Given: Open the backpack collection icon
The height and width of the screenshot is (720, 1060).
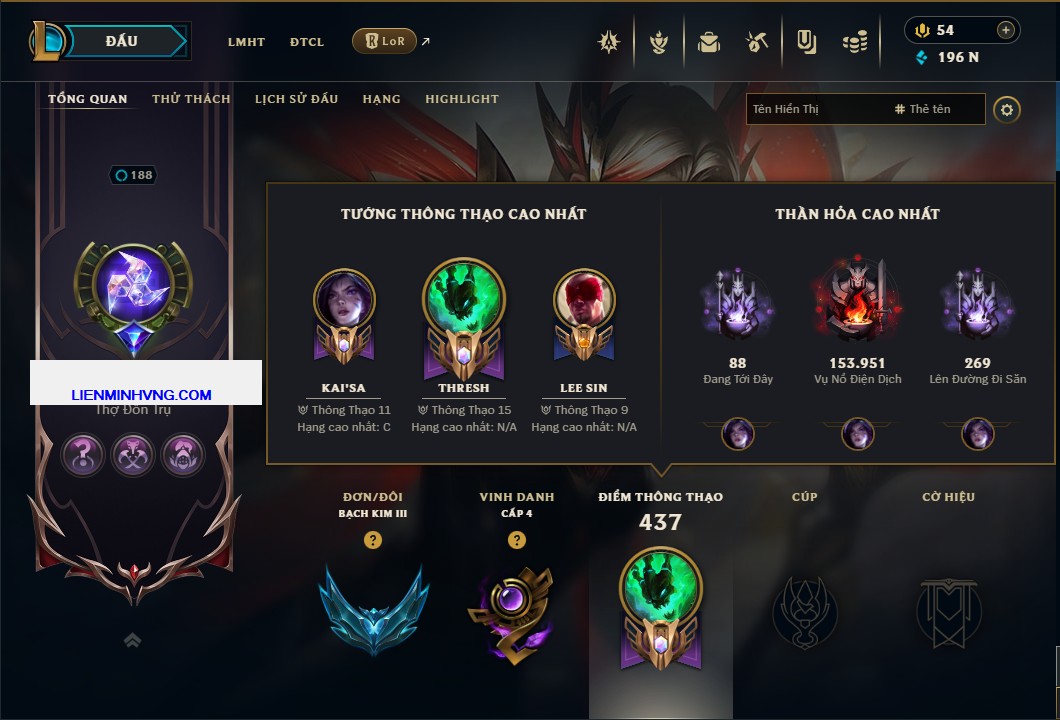Looking at the screenshot, I should [x=709, y=42].
